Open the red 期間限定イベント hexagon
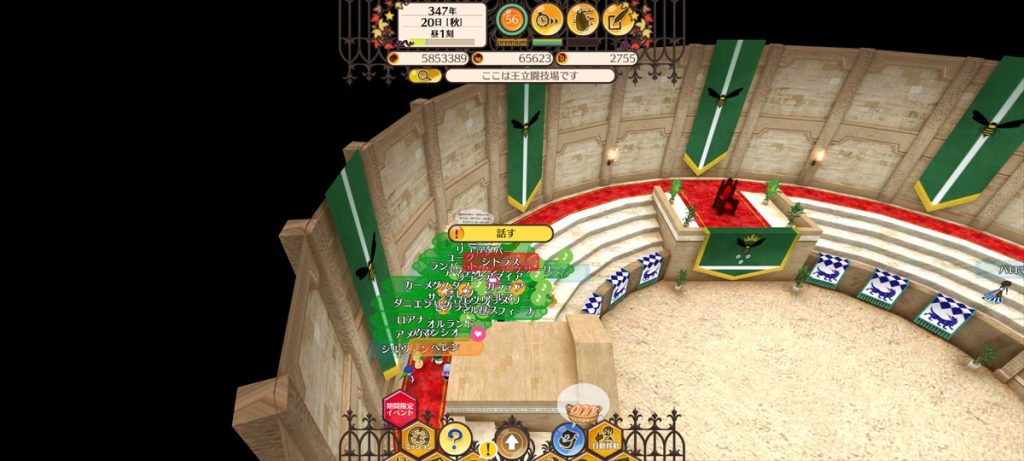The image size is (1024, 461). [x=399, y=409]
